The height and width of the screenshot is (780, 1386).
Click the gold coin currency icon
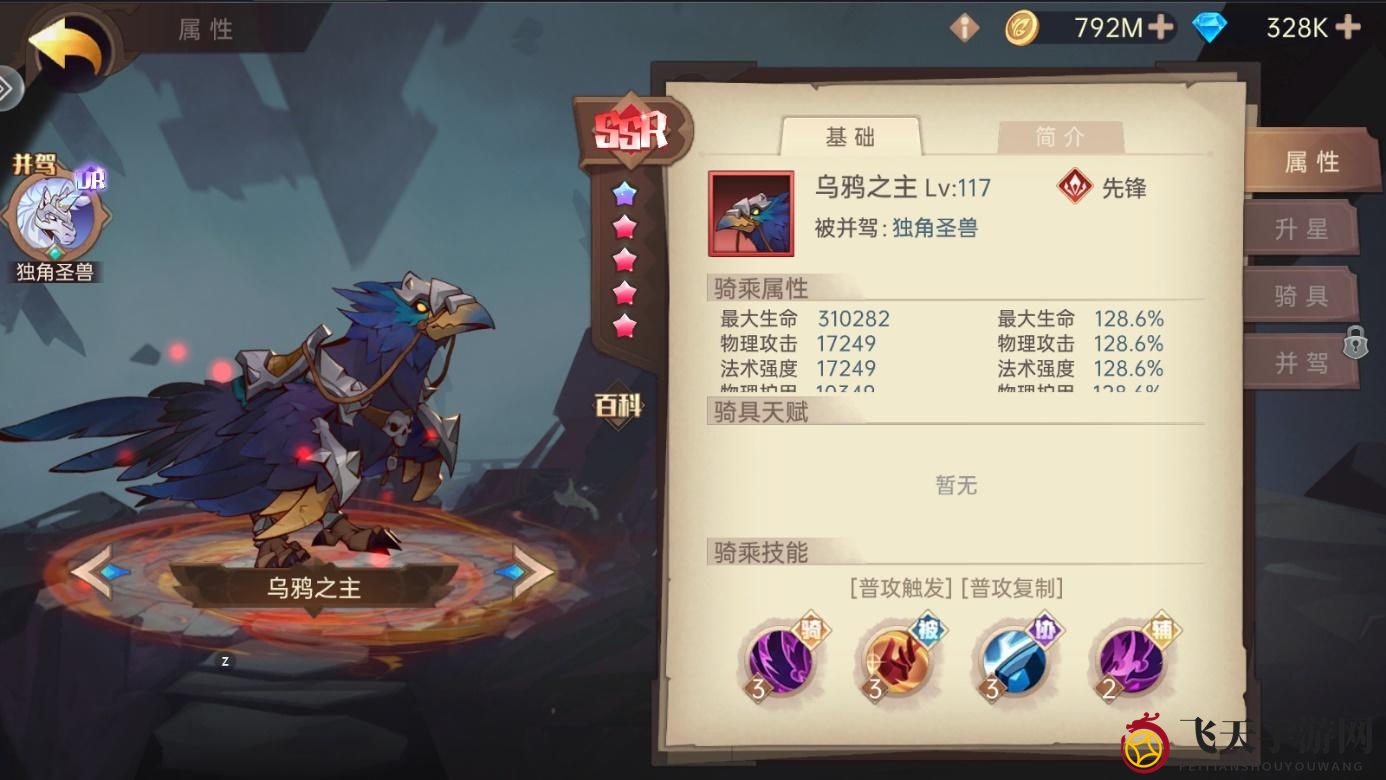1023,27
